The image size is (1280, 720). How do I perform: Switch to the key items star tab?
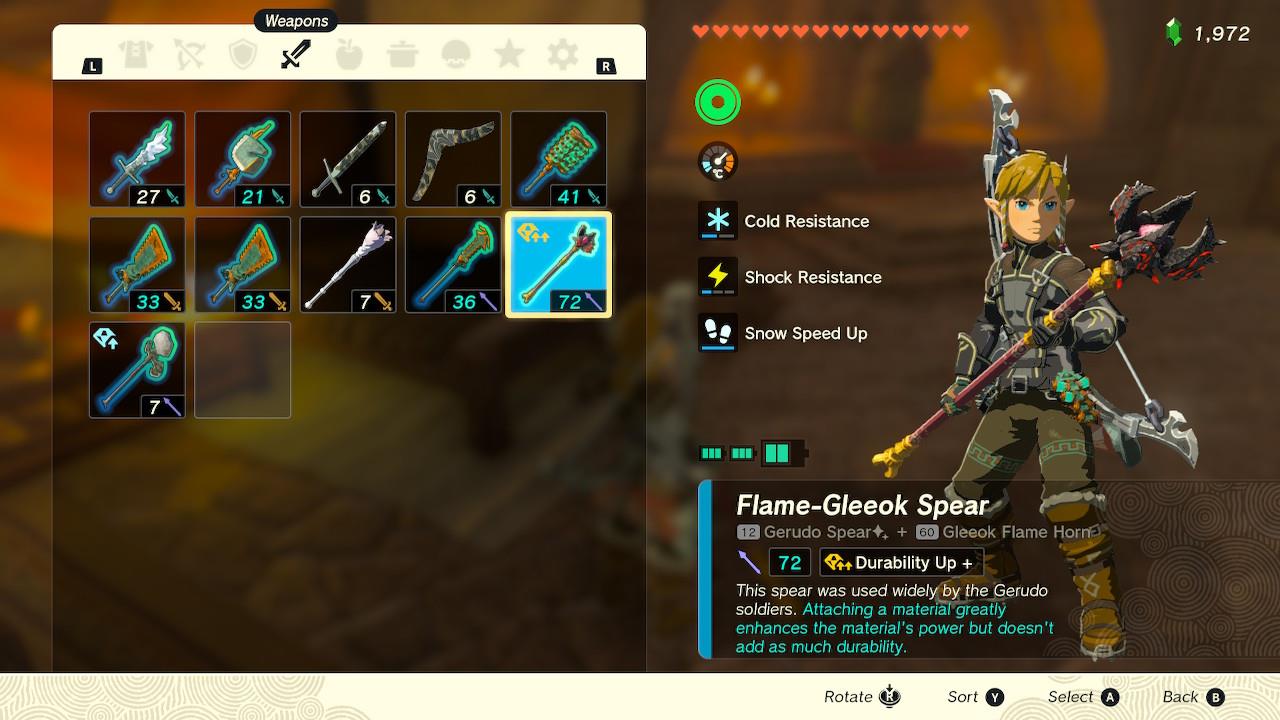point(509,55)
